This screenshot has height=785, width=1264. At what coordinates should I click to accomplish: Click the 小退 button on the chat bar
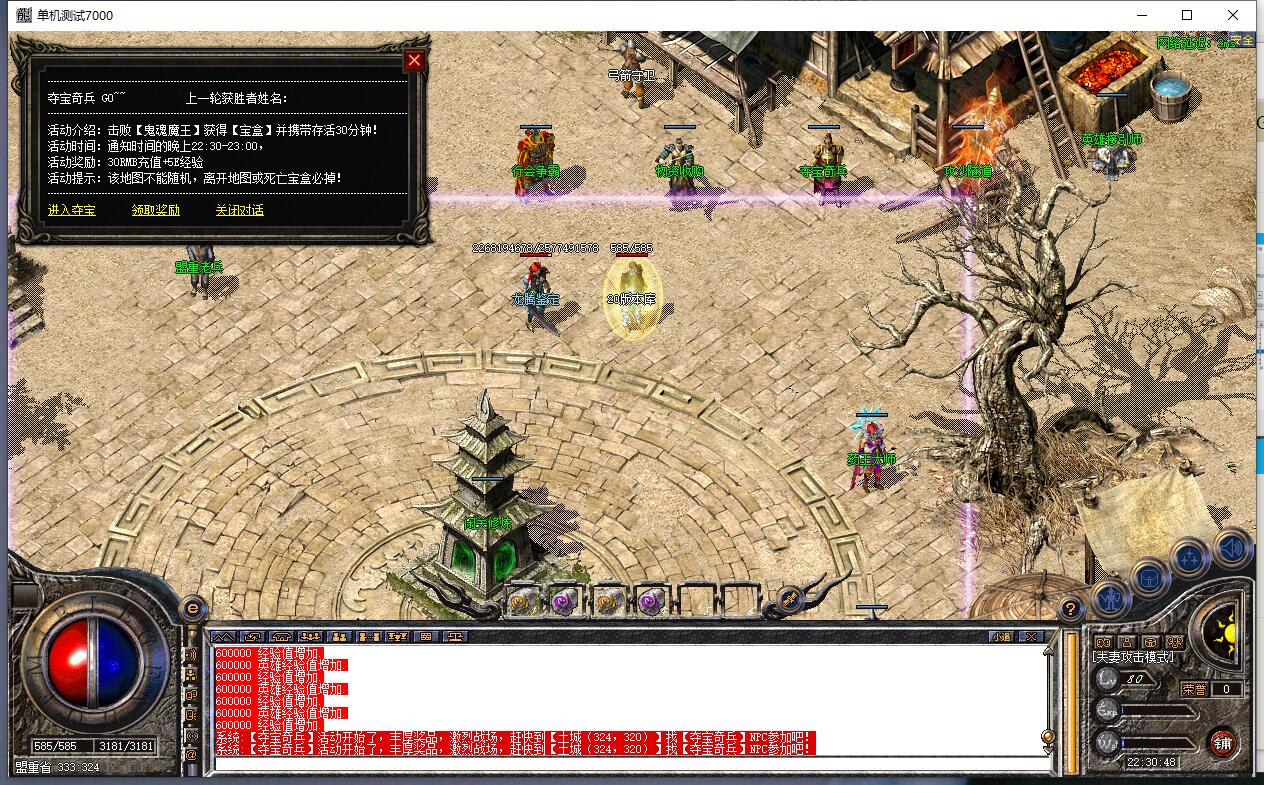[x=1001, y=636]
